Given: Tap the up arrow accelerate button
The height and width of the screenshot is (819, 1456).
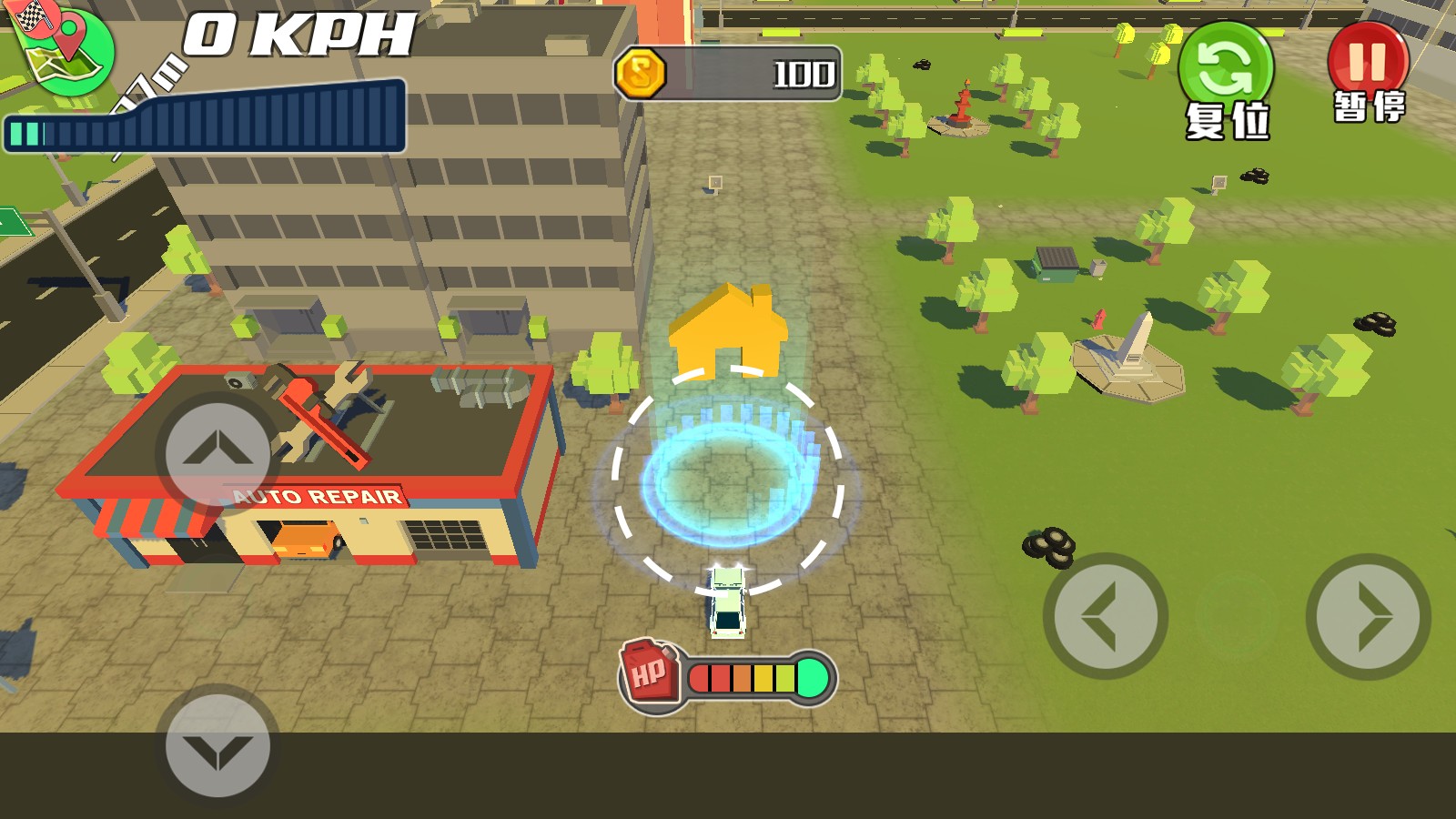Looking at the screenshot, I should click(217, 452).
